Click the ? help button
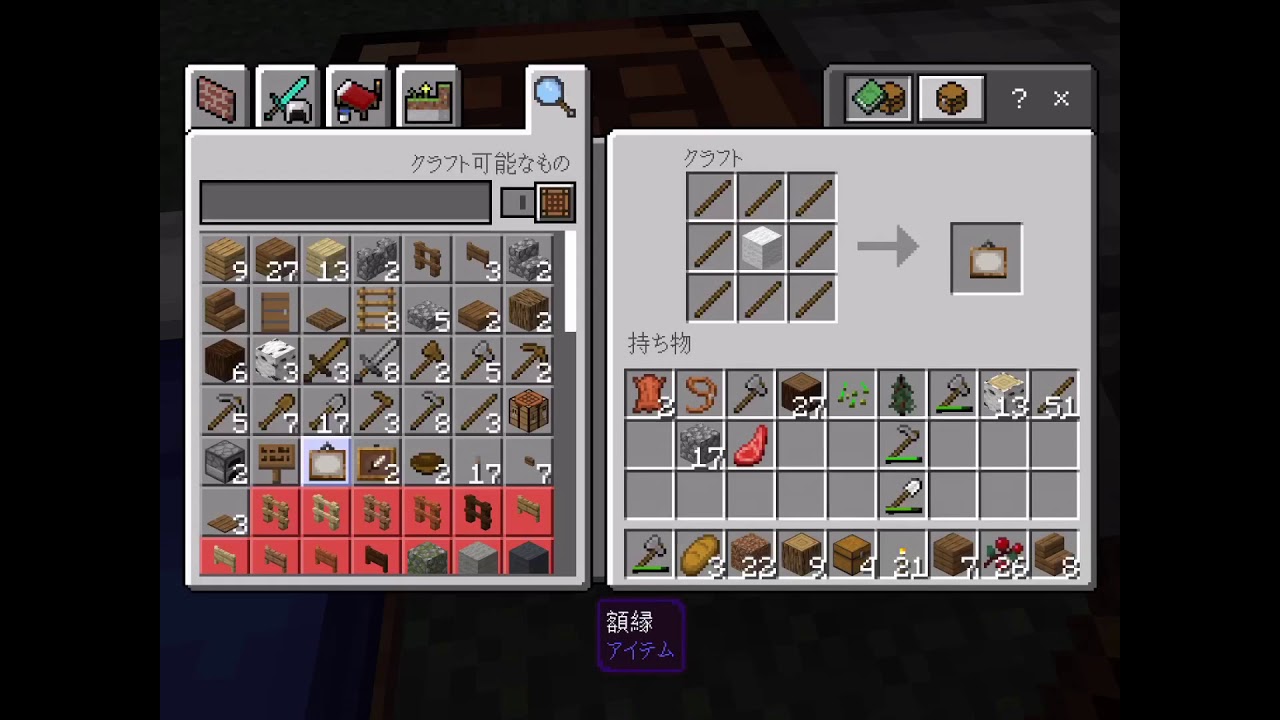 click(1018, 97)
